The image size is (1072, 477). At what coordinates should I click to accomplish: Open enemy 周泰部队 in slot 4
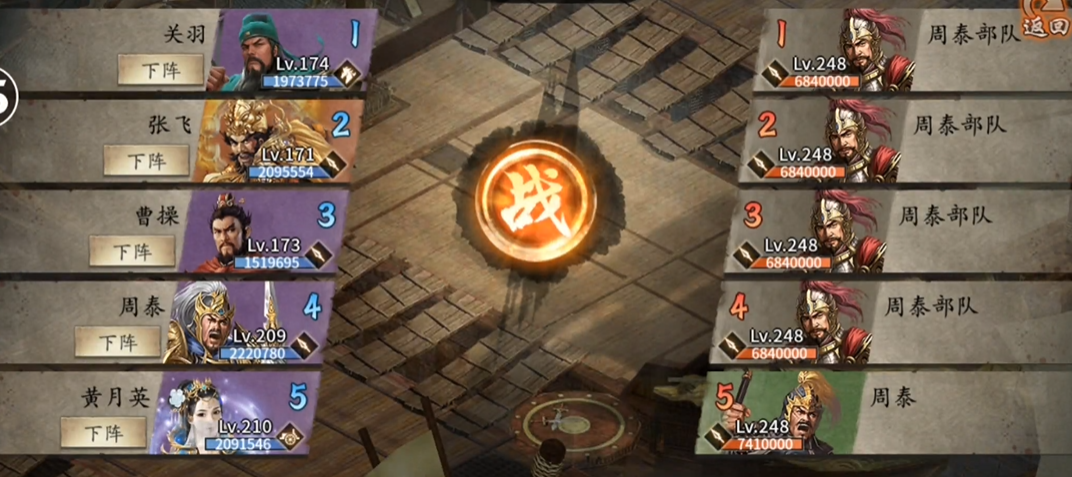(829, 322)
